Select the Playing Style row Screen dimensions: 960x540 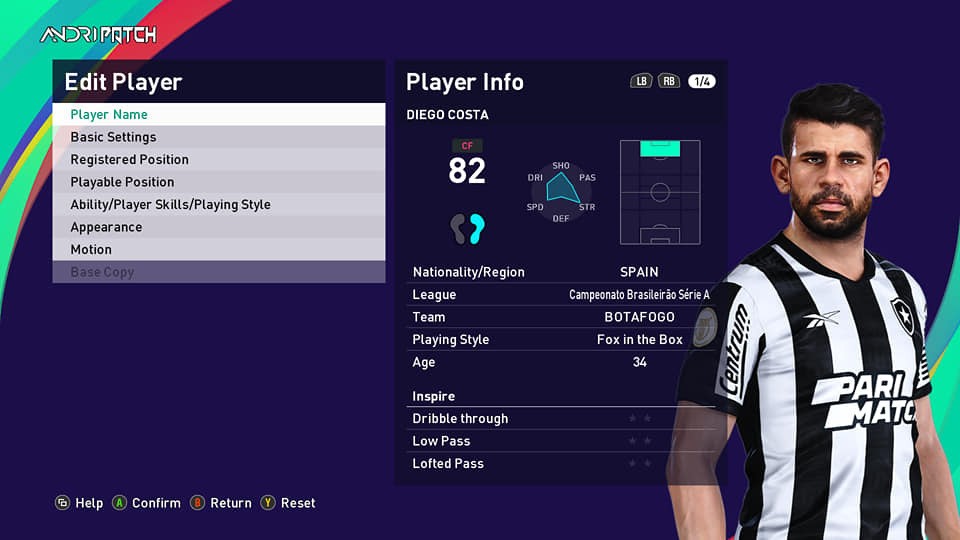[562, 340]
